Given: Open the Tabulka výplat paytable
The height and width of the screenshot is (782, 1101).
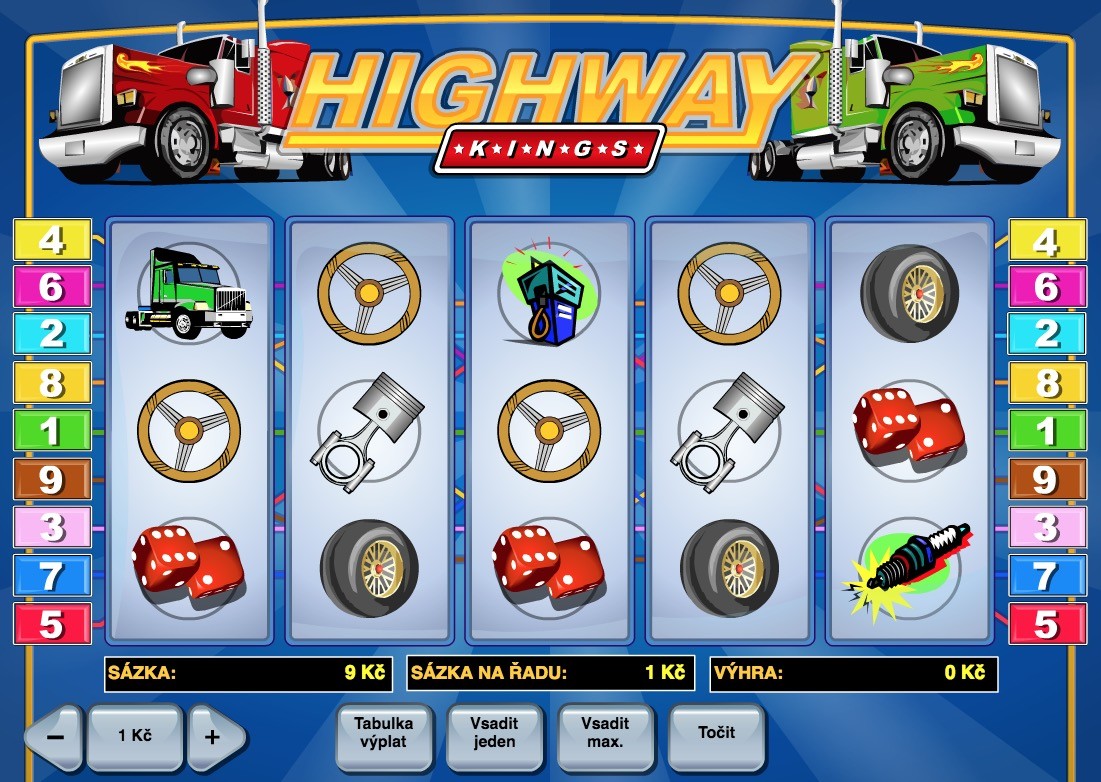Looking at the screenshot, I should (x=383, y=734).
